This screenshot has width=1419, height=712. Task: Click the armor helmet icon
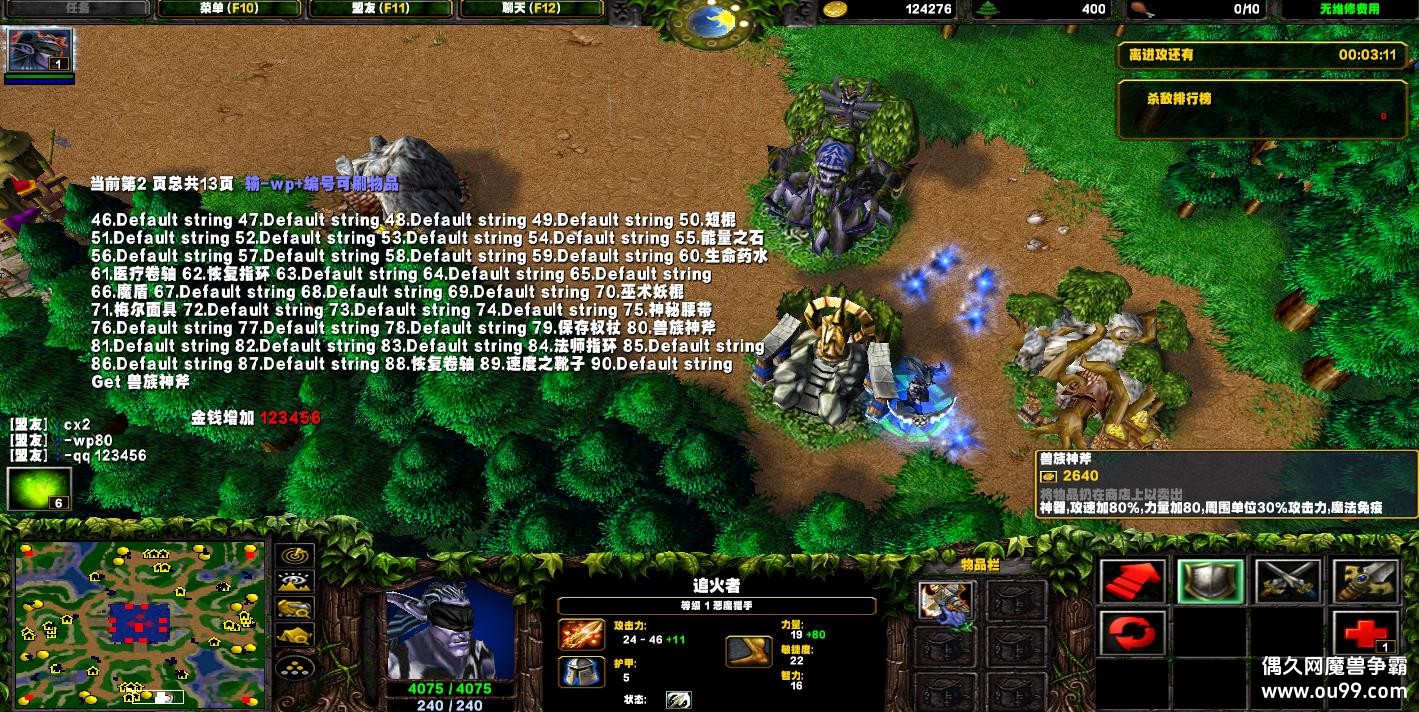pos(580,671)
